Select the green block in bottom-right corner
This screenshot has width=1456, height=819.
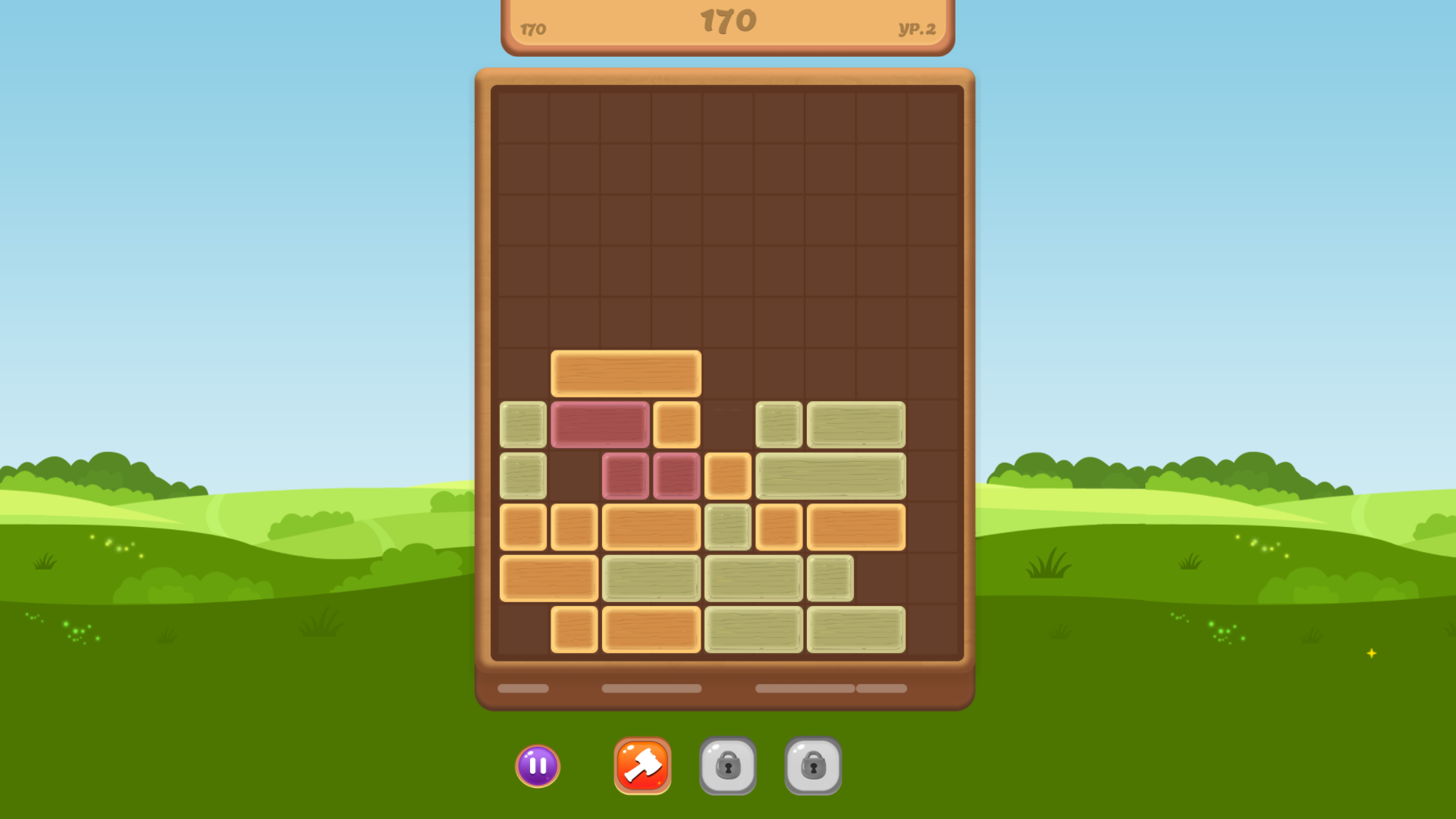pyautogui.click(x=856, y=630)
